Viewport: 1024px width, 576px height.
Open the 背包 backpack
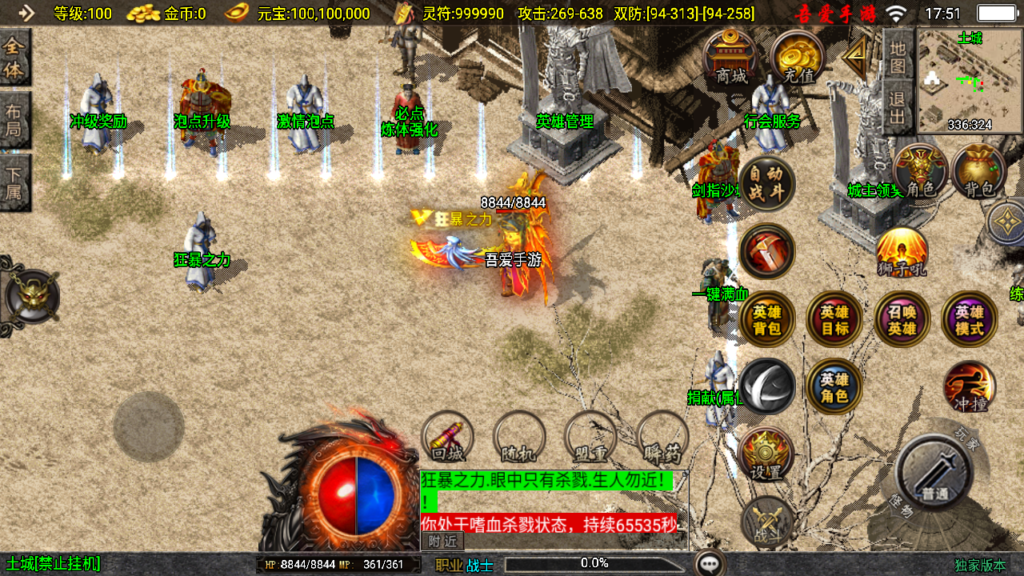978,171
